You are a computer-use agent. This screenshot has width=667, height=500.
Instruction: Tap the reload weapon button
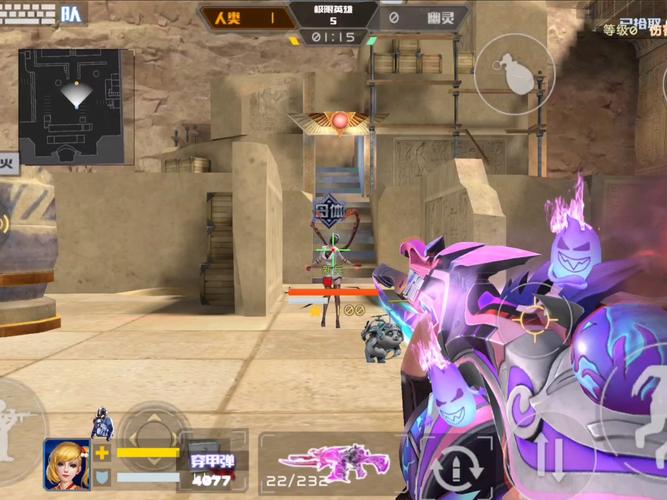pyautogui.click(x=457, y=463)
